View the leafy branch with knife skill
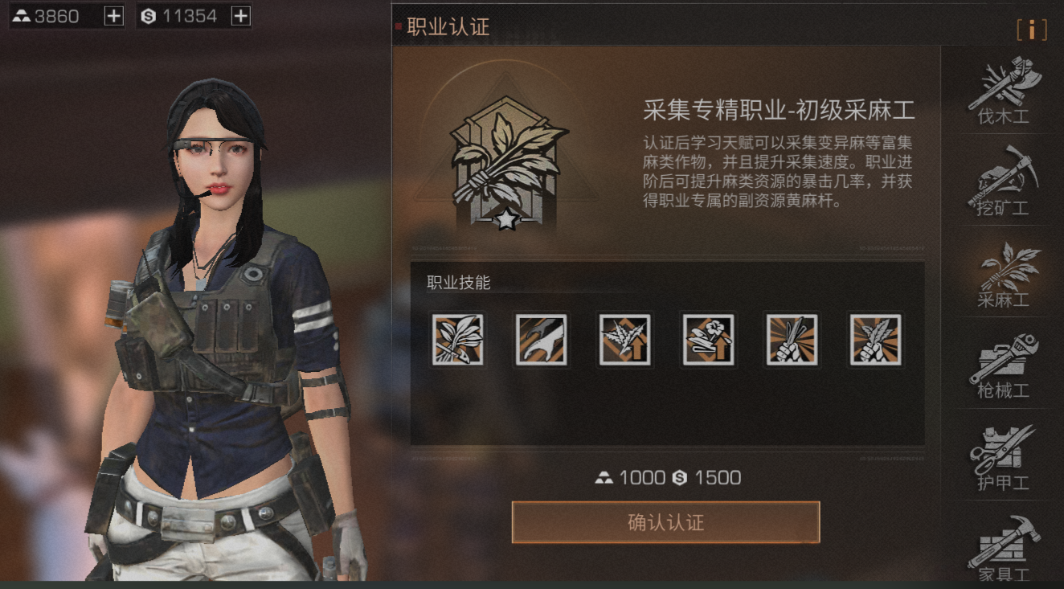Viewport: 1064px width, 589px height. [x=458, y=339]
